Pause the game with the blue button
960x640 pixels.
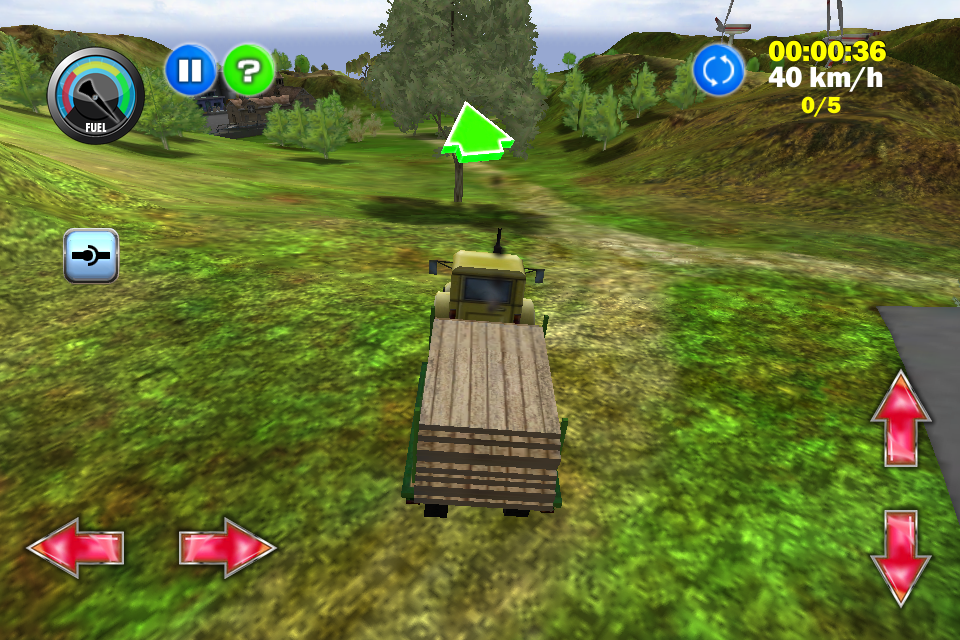[190, 70]
